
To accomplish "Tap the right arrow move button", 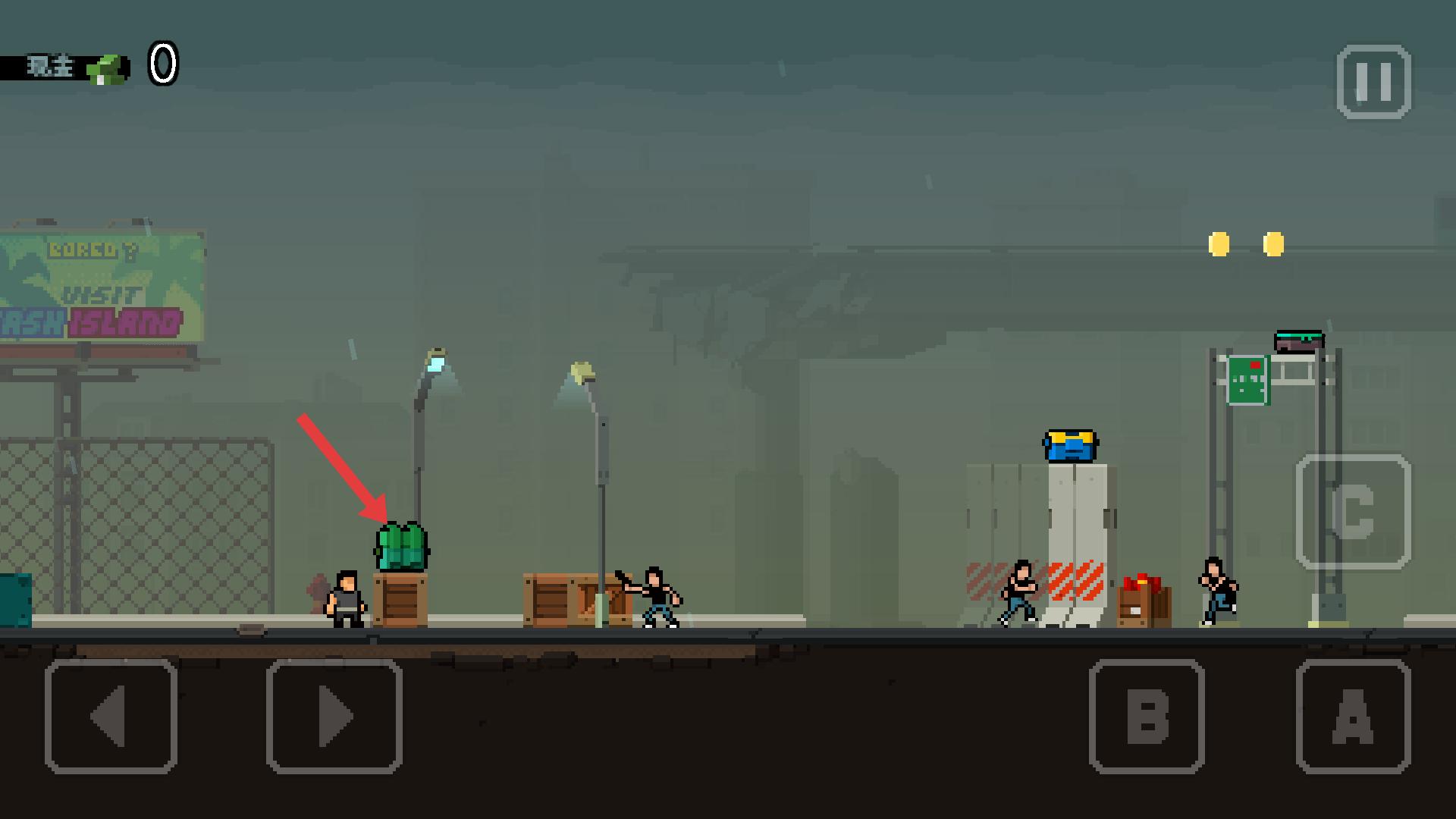I will 334,717.
